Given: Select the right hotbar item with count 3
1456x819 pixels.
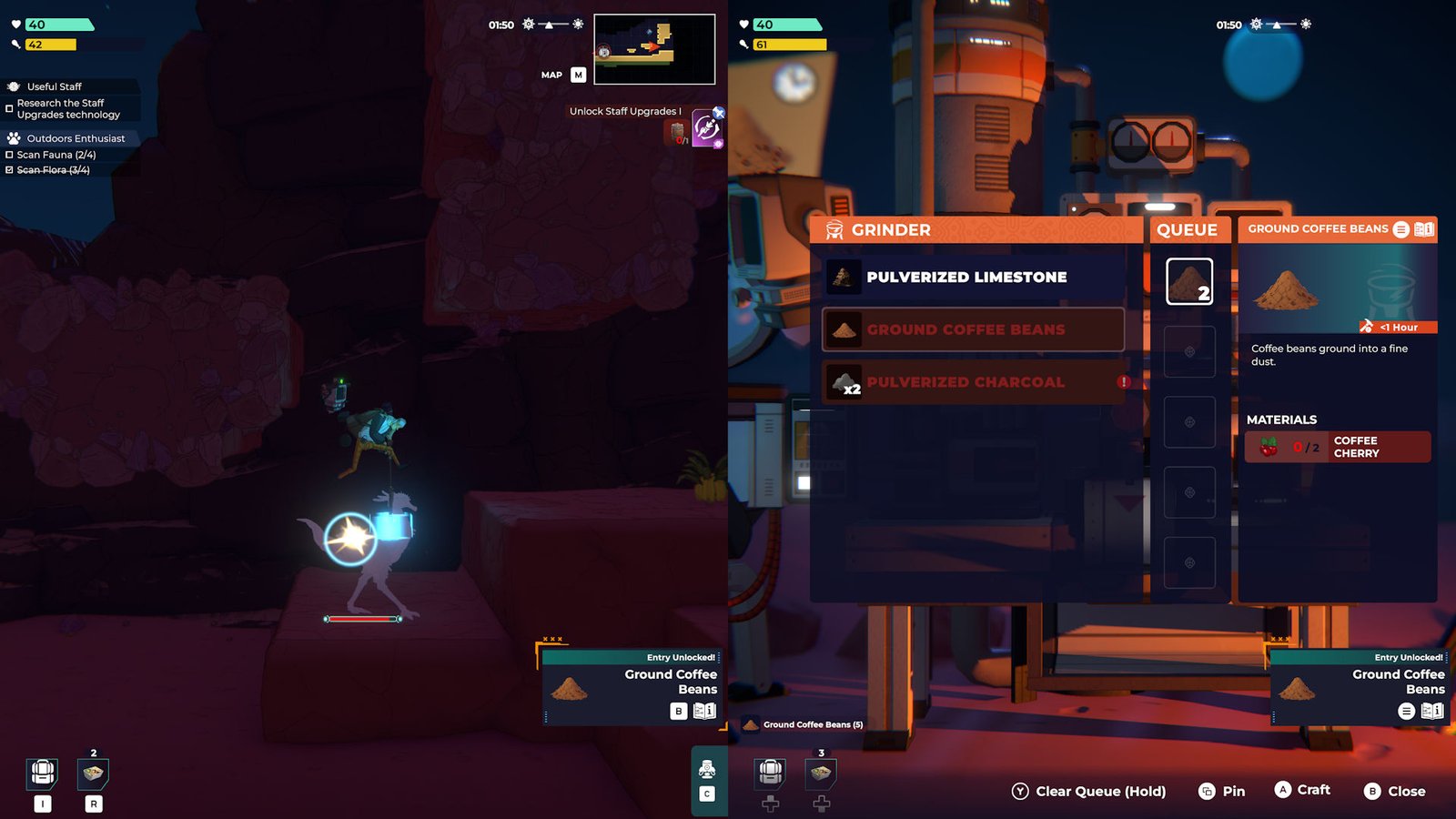Looking at the screenshot, I should (x=821, y=773).
